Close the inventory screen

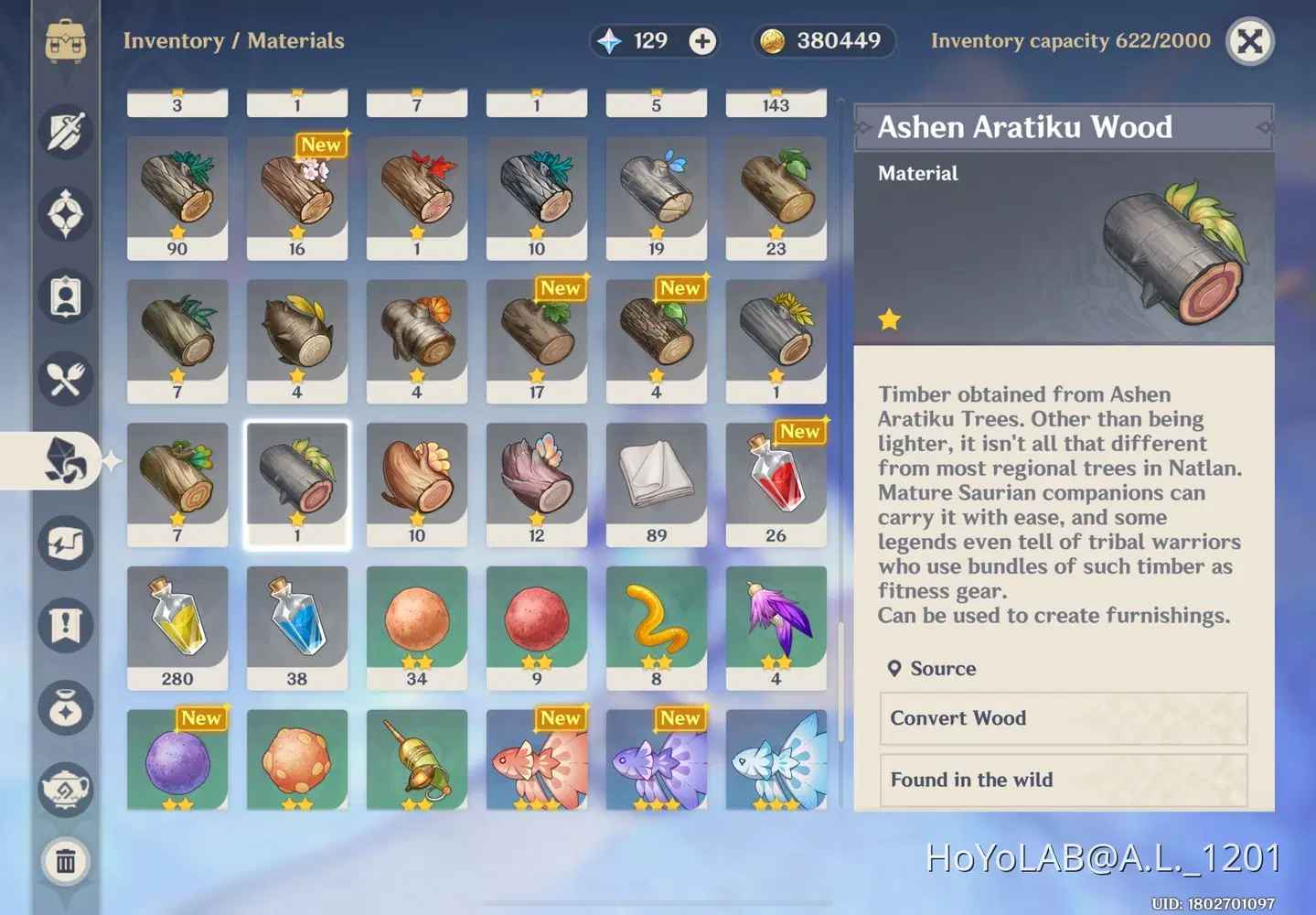pos(1249,40)
